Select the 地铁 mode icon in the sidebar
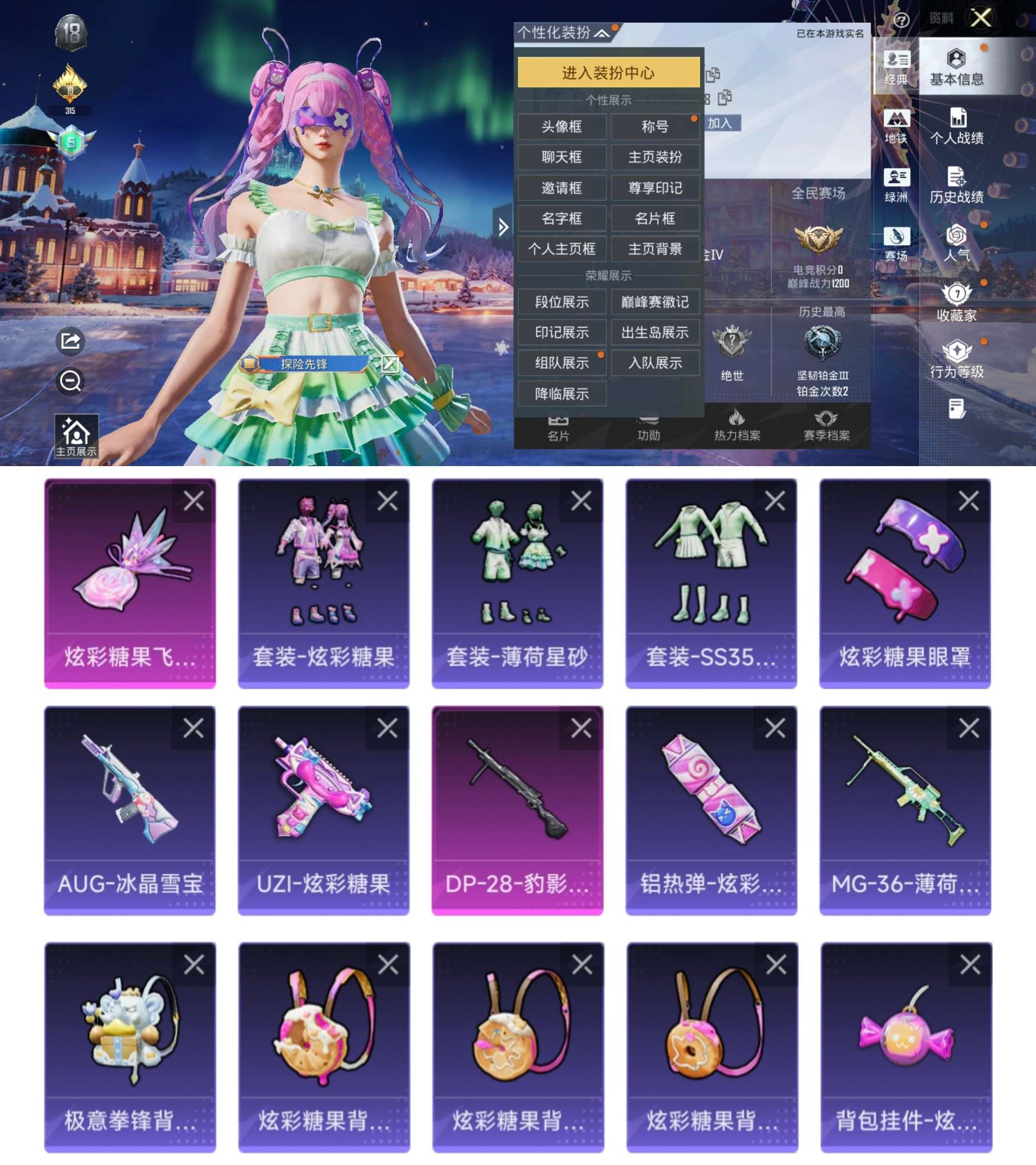The image size is (1036, 1165). 897,124
